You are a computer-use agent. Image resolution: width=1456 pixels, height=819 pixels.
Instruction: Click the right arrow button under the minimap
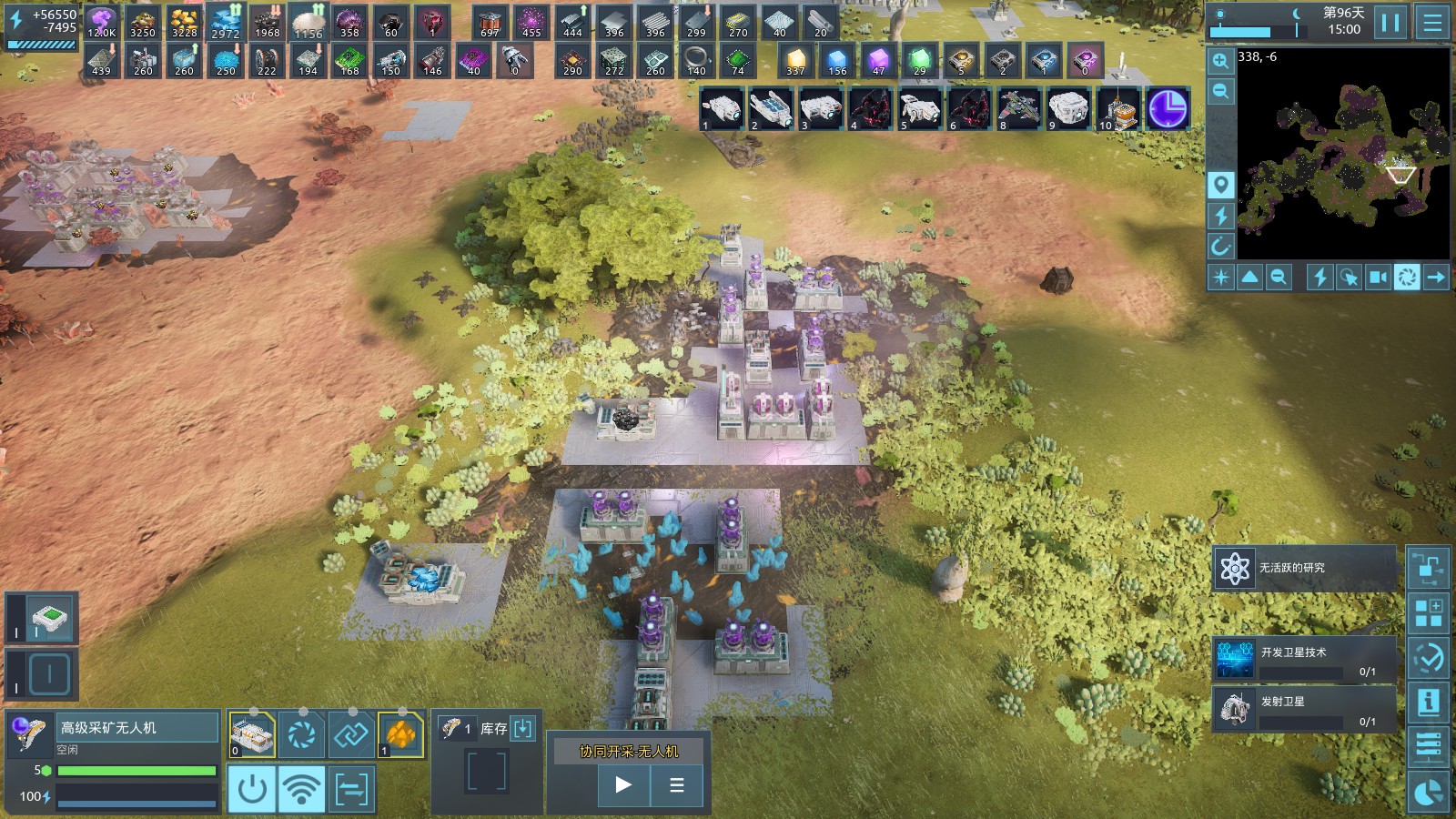tap(1436, 277)
